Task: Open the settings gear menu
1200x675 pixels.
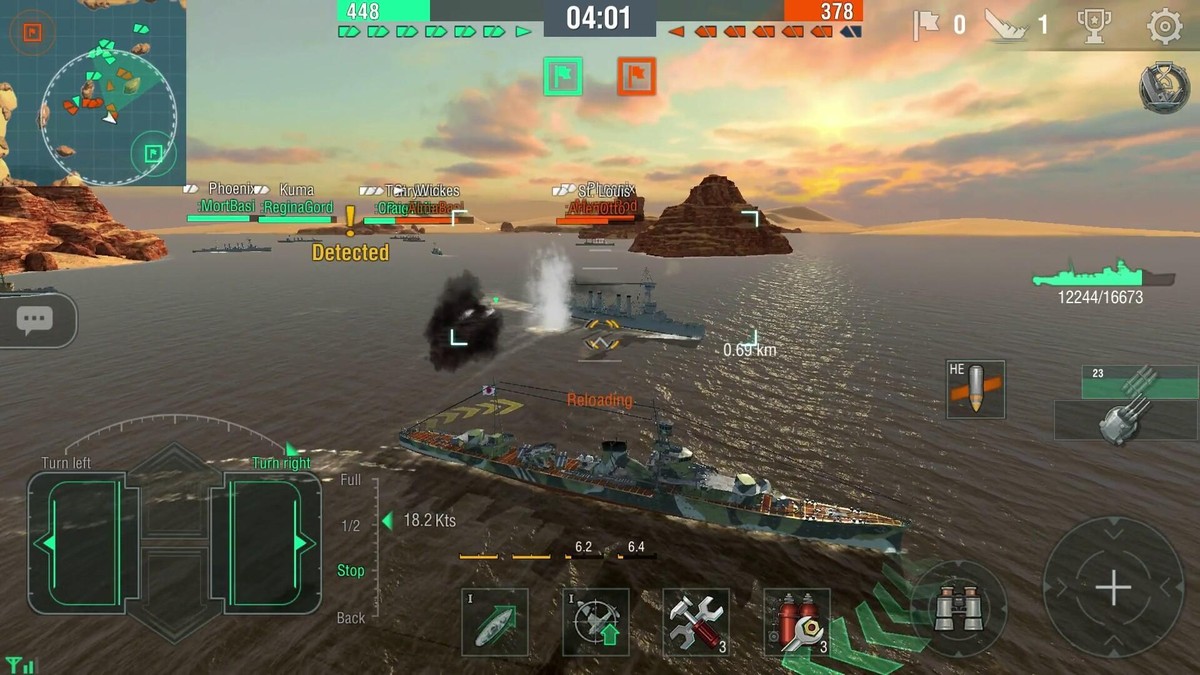Action: (x=1164, y=26)
